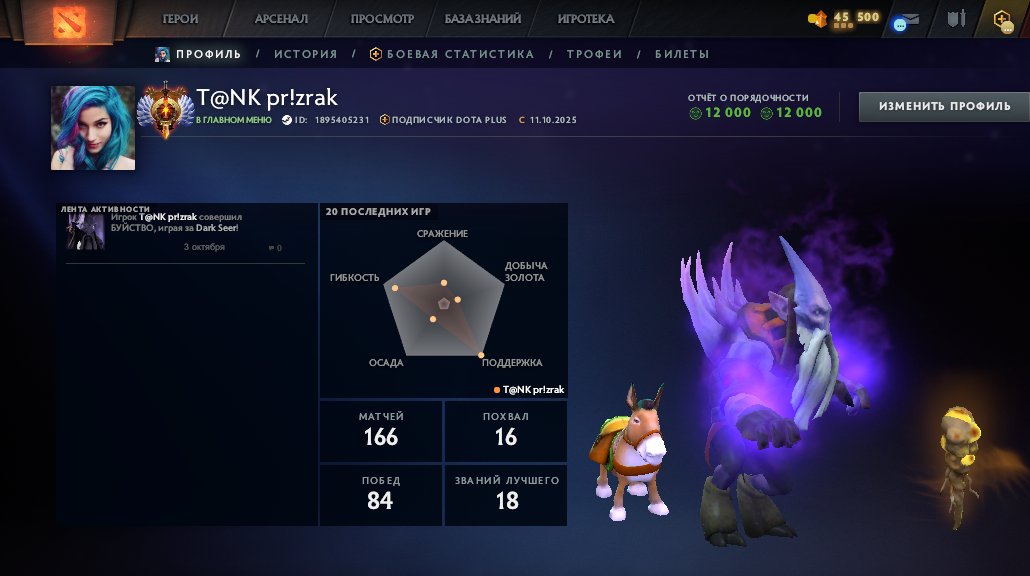Open the mail envelope icon
This screenshot has height=576, width=1030.
(908, 19)
